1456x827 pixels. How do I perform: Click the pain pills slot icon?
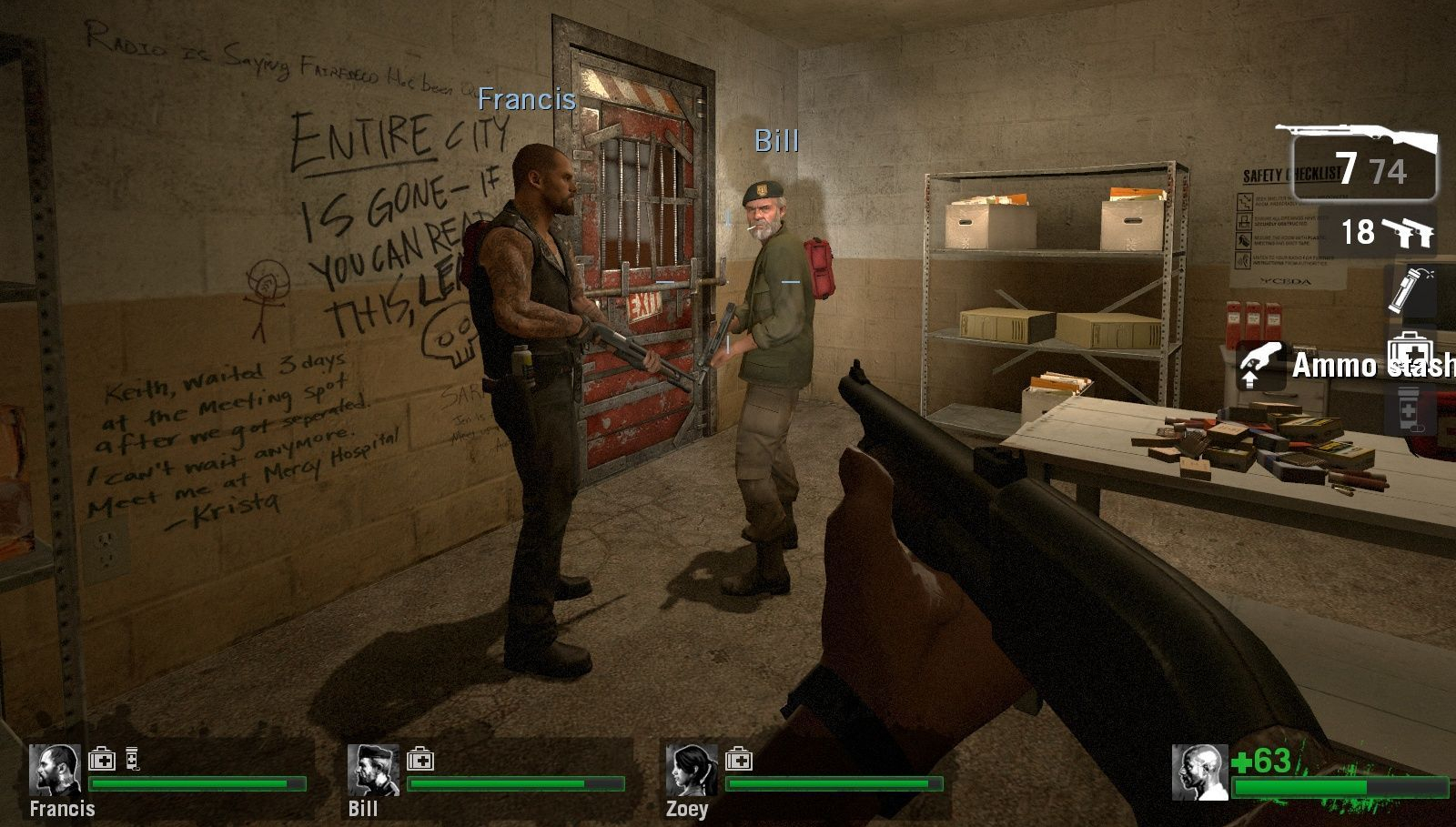1408,409
